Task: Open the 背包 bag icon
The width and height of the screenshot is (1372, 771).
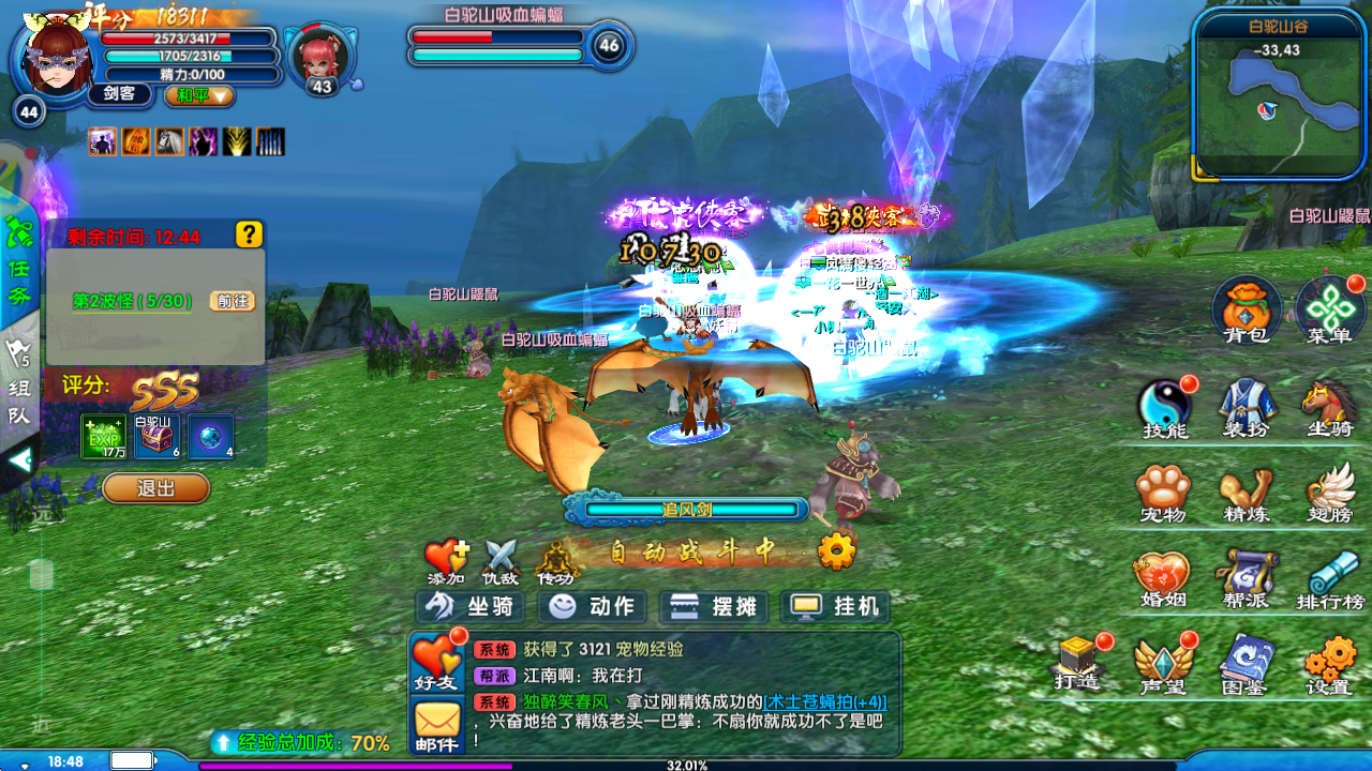Action: [x=1246, y=311]
